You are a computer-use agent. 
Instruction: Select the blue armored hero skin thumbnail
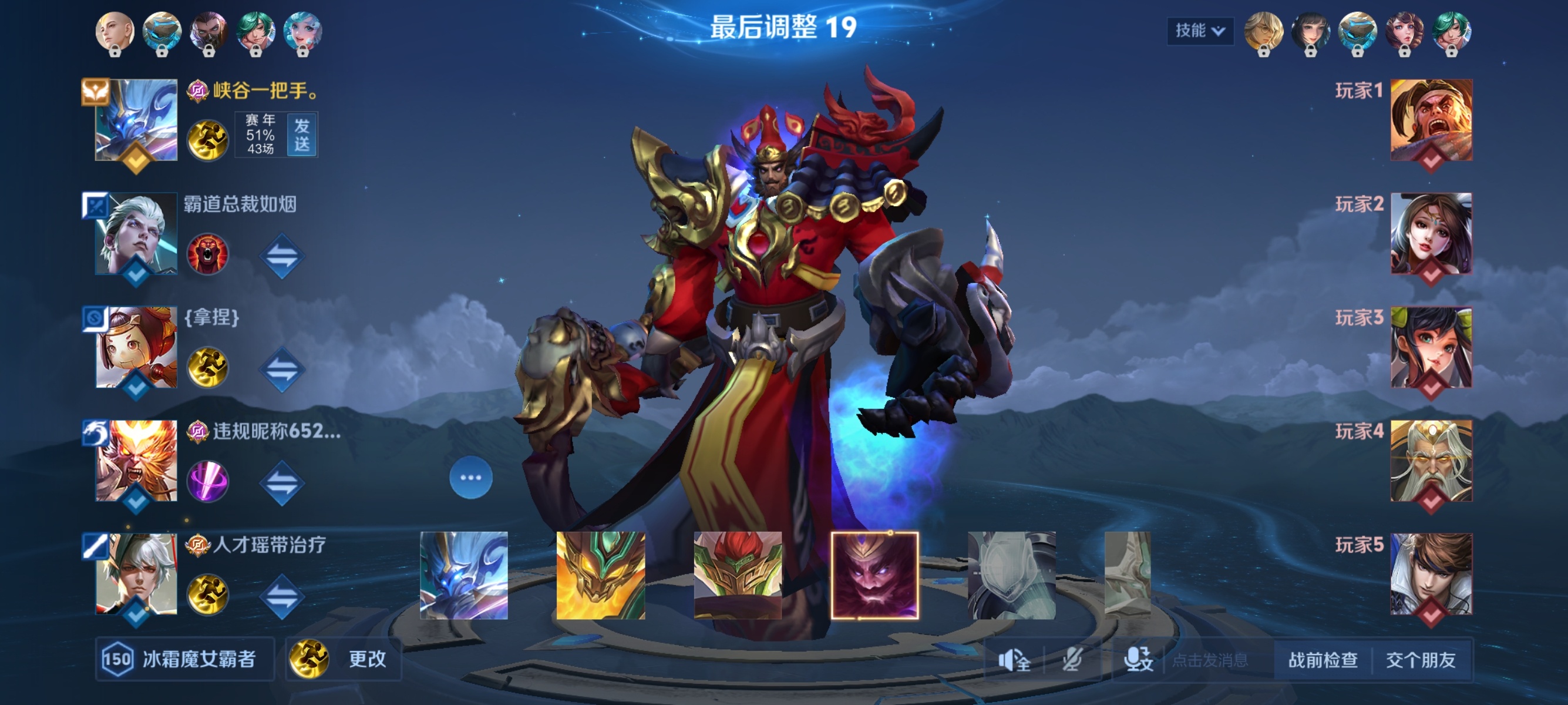[464, 575]
